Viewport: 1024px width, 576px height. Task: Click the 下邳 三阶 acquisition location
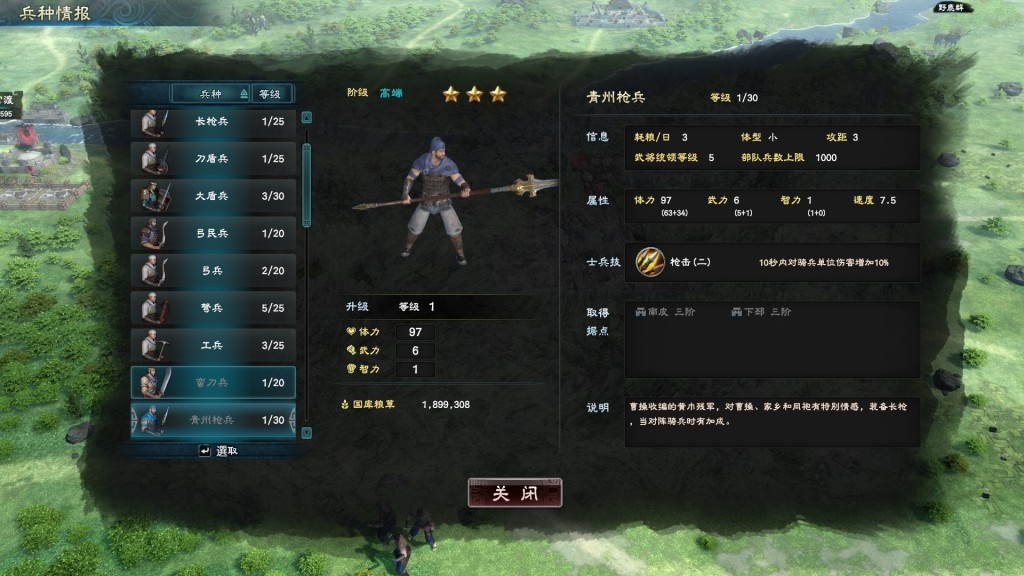761,312
